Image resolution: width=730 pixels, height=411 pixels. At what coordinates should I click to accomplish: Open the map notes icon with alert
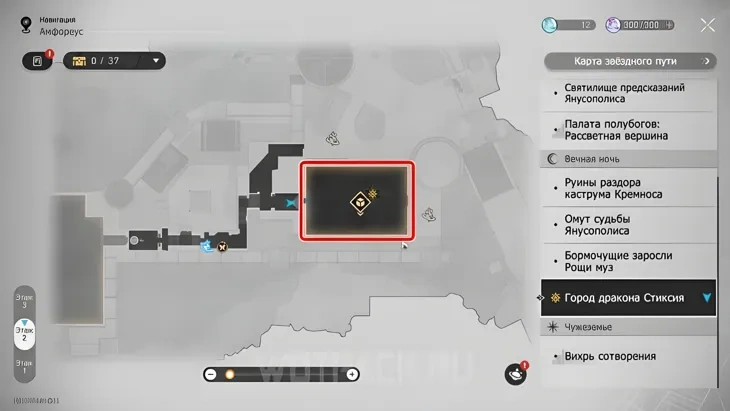coord(37,61)
